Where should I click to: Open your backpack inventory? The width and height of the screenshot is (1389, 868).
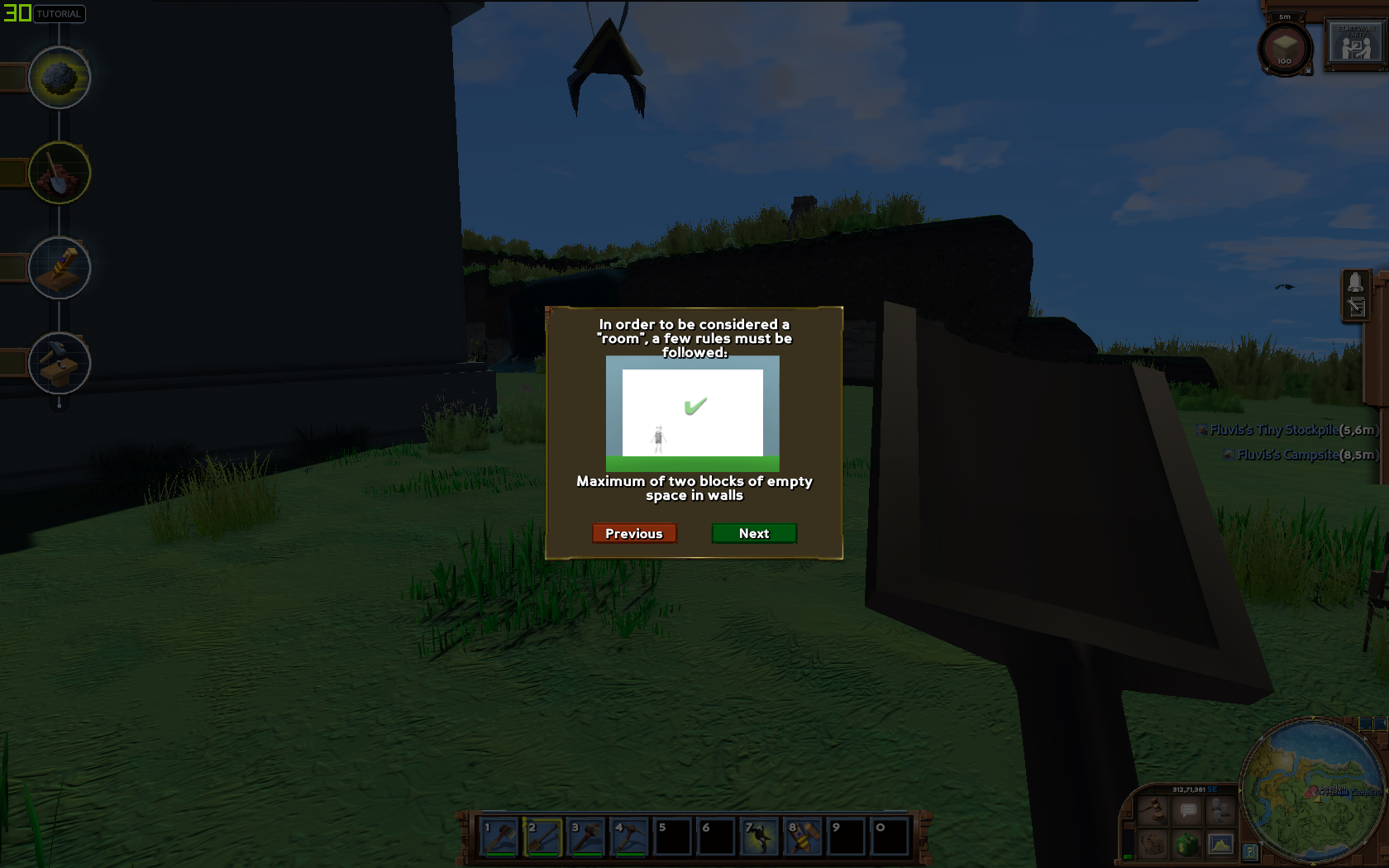(1153, 843)
